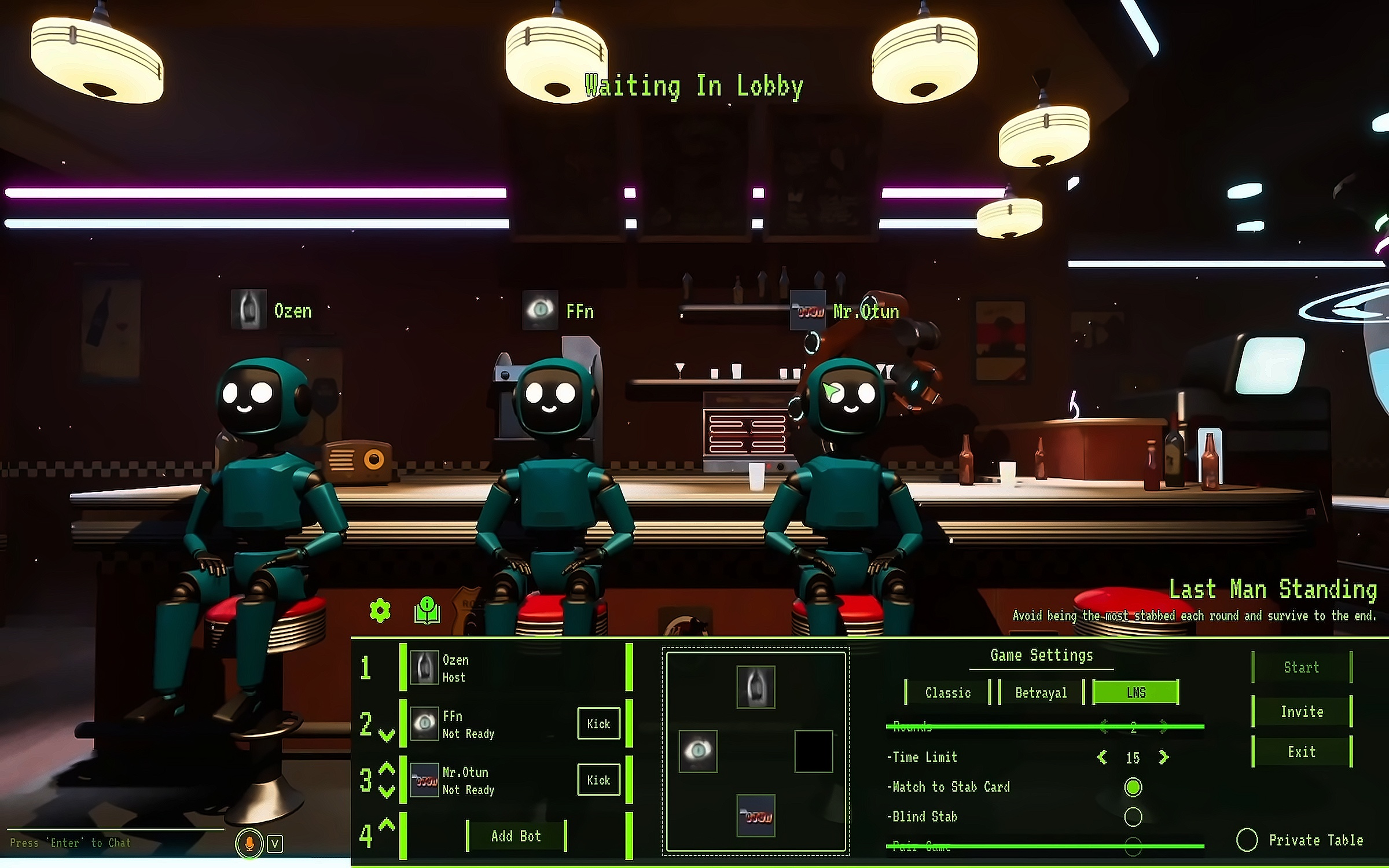Image resolution: width=1389 pixels, height=868 pixels.
Task: Click the chat input field
Action: tap(116, 843)
